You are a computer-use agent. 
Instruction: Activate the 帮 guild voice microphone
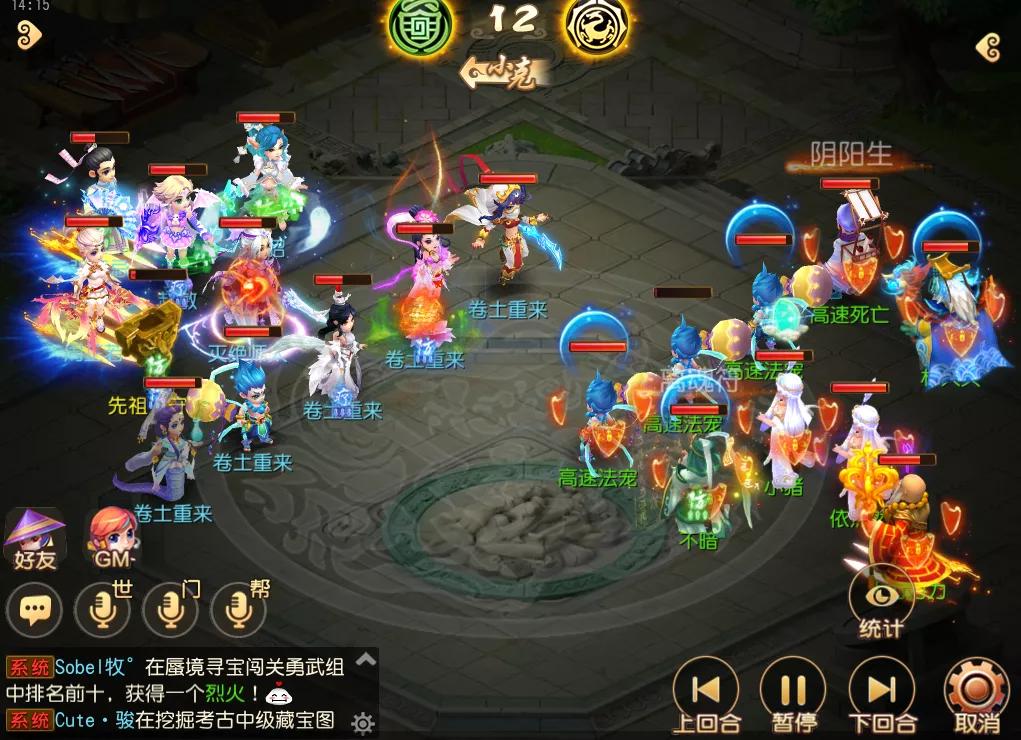pos(238,609)
